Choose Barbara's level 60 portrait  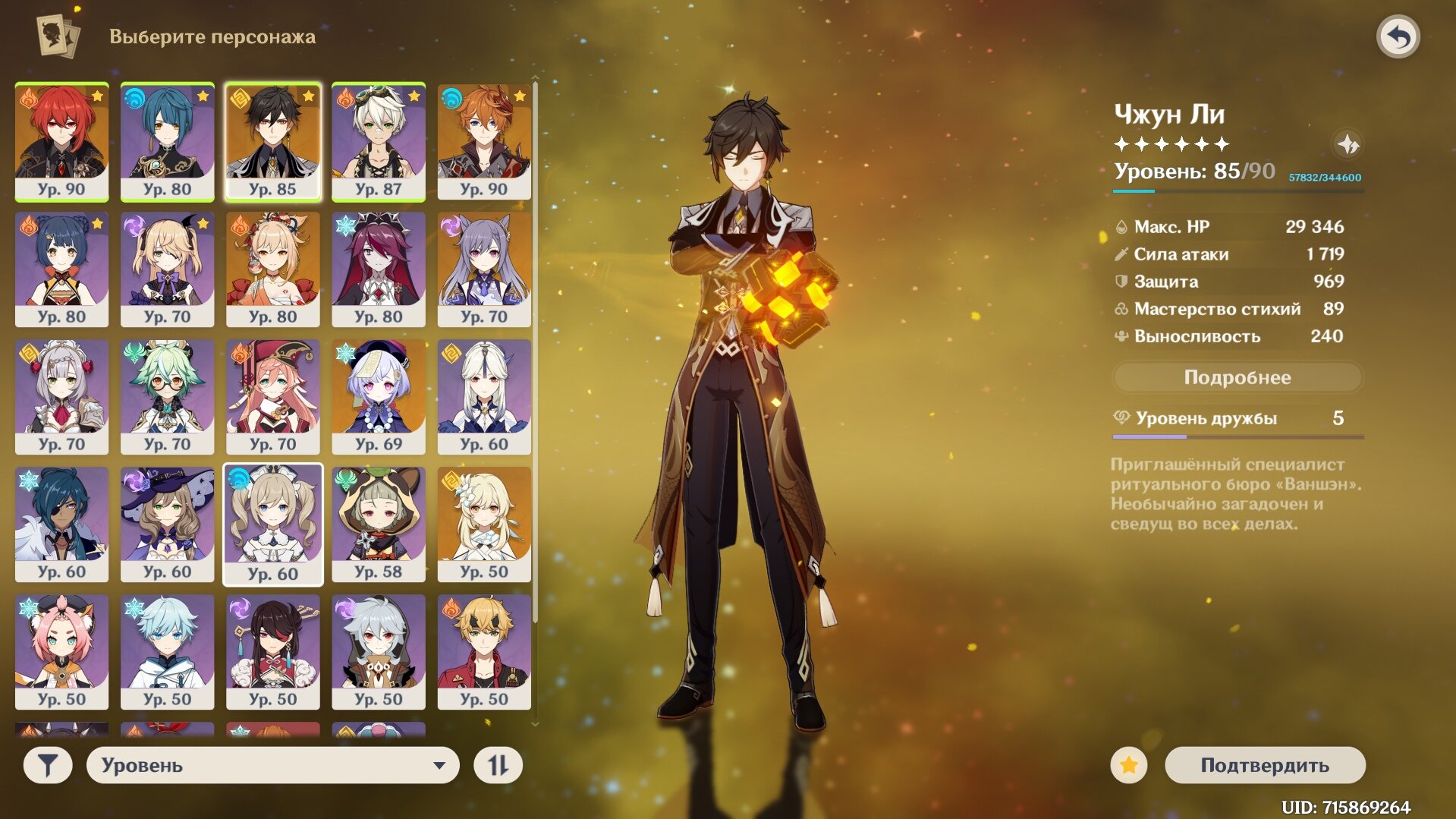[x=272, y=524]
